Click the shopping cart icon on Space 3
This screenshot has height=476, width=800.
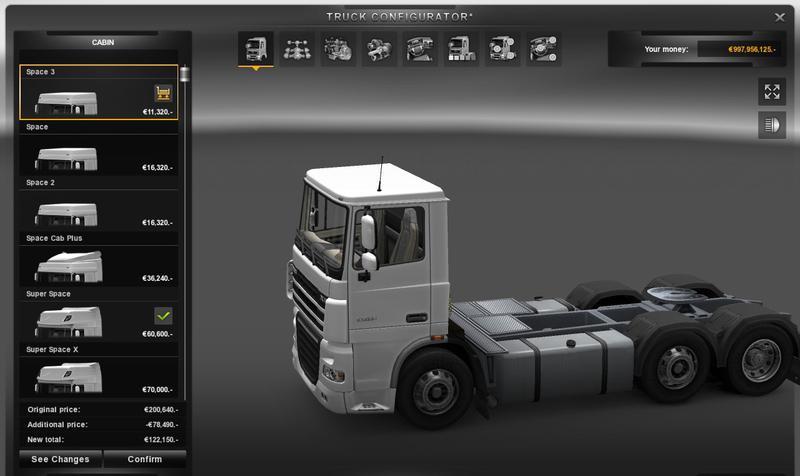click(x=162, y=93)
